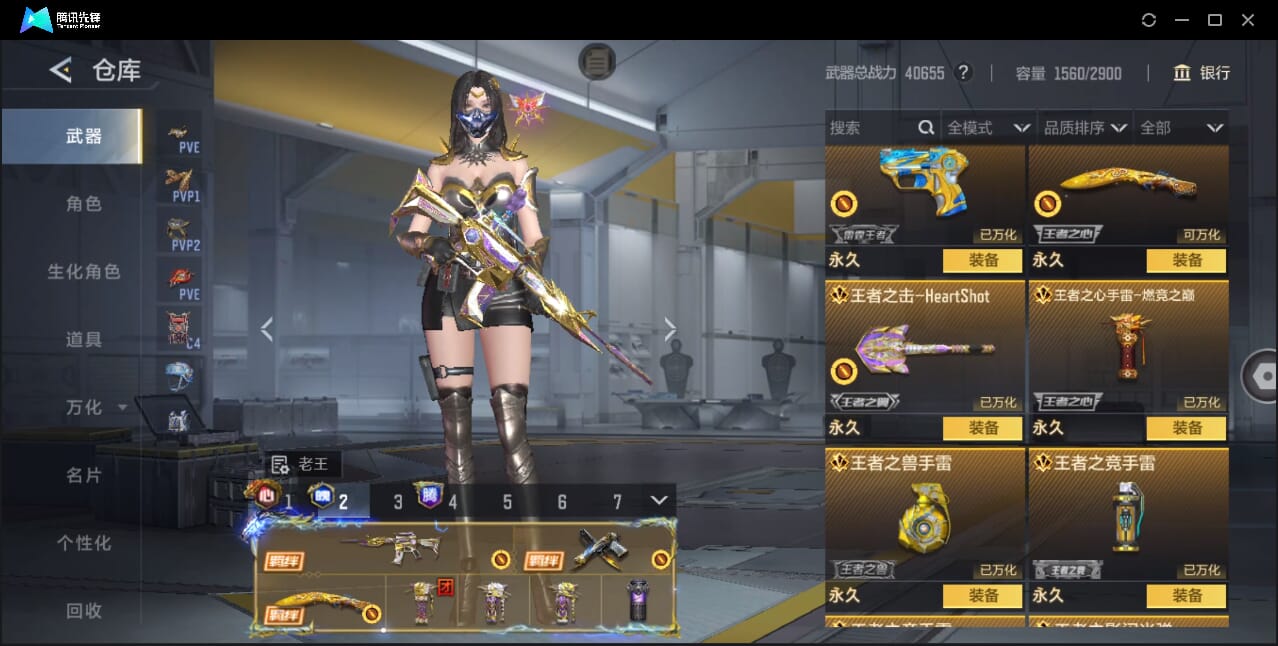
Task: Open the 名片 category
Action: click(84, 475)
